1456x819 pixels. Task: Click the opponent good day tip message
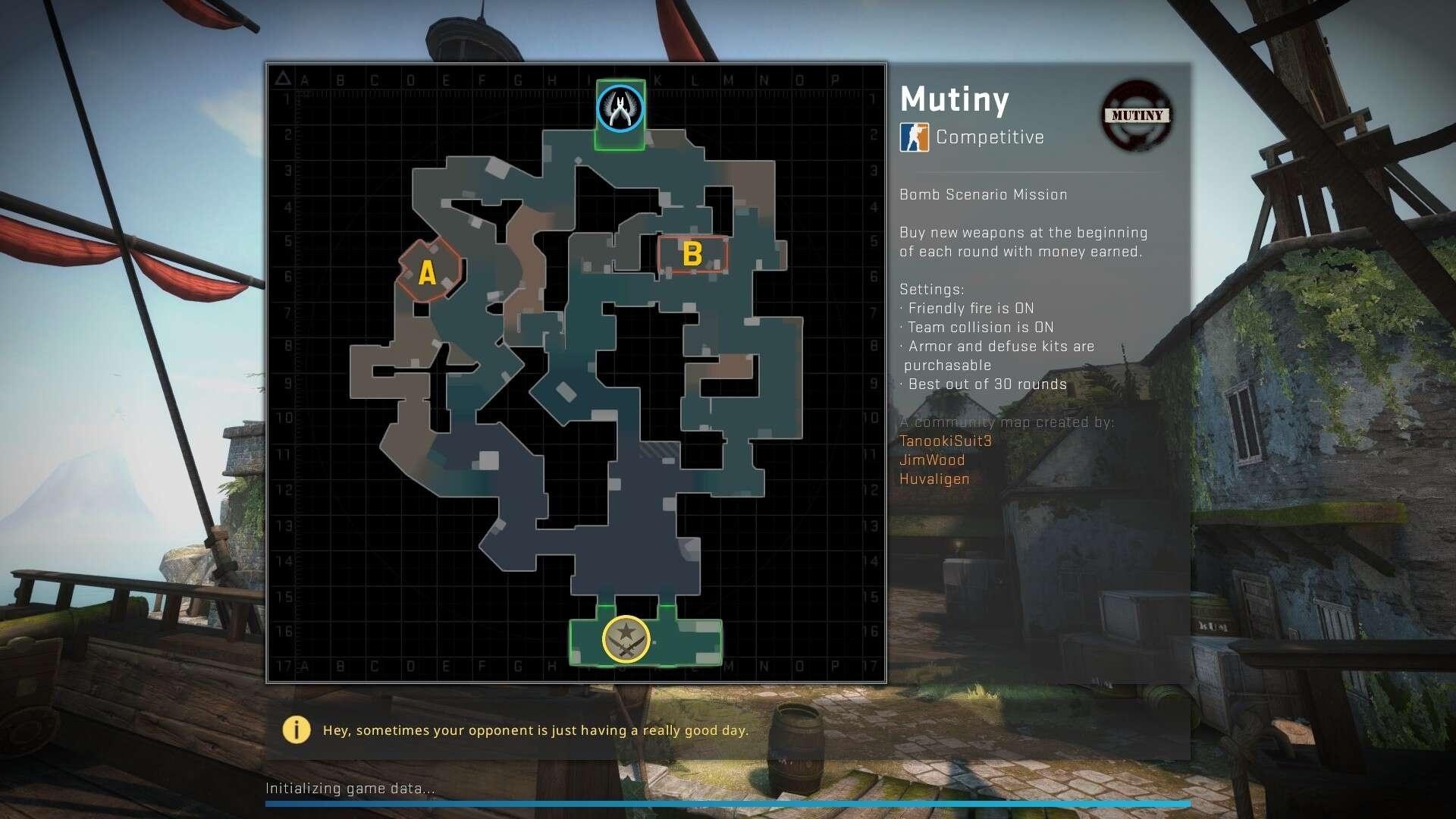536,730
